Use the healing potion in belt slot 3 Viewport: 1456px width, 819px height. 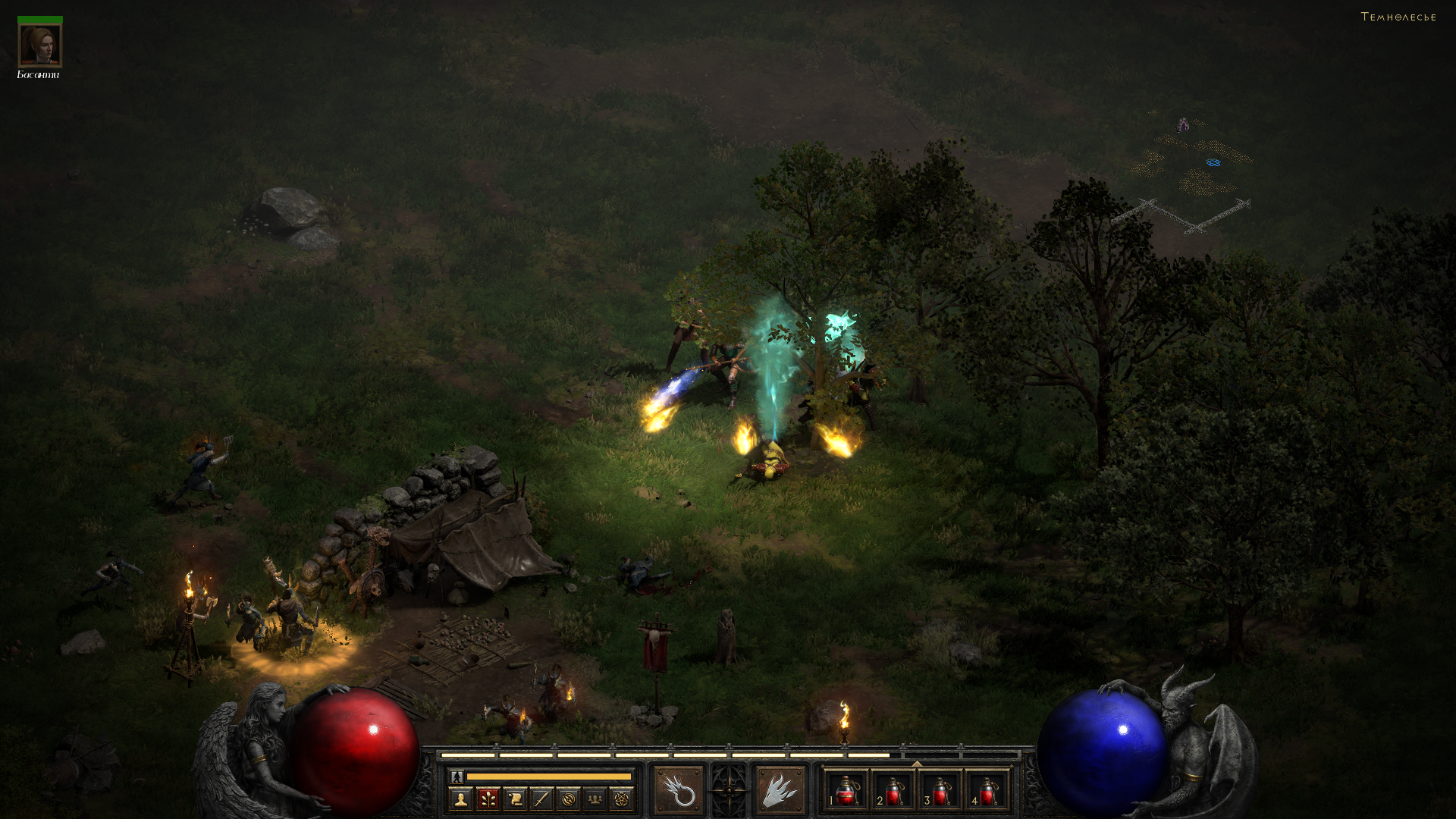[x=940, y=791]
